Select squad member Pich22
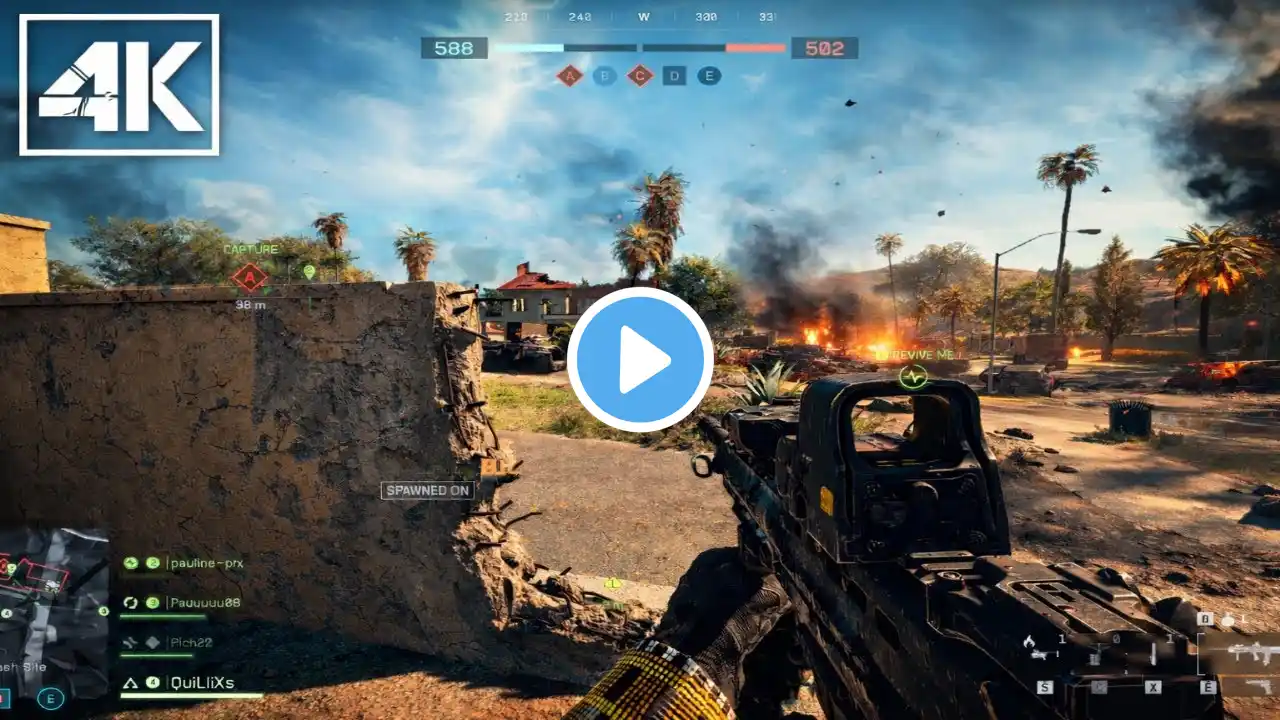Image resolution: width=1280 pixels, height=720 pixels. point(190,643)
